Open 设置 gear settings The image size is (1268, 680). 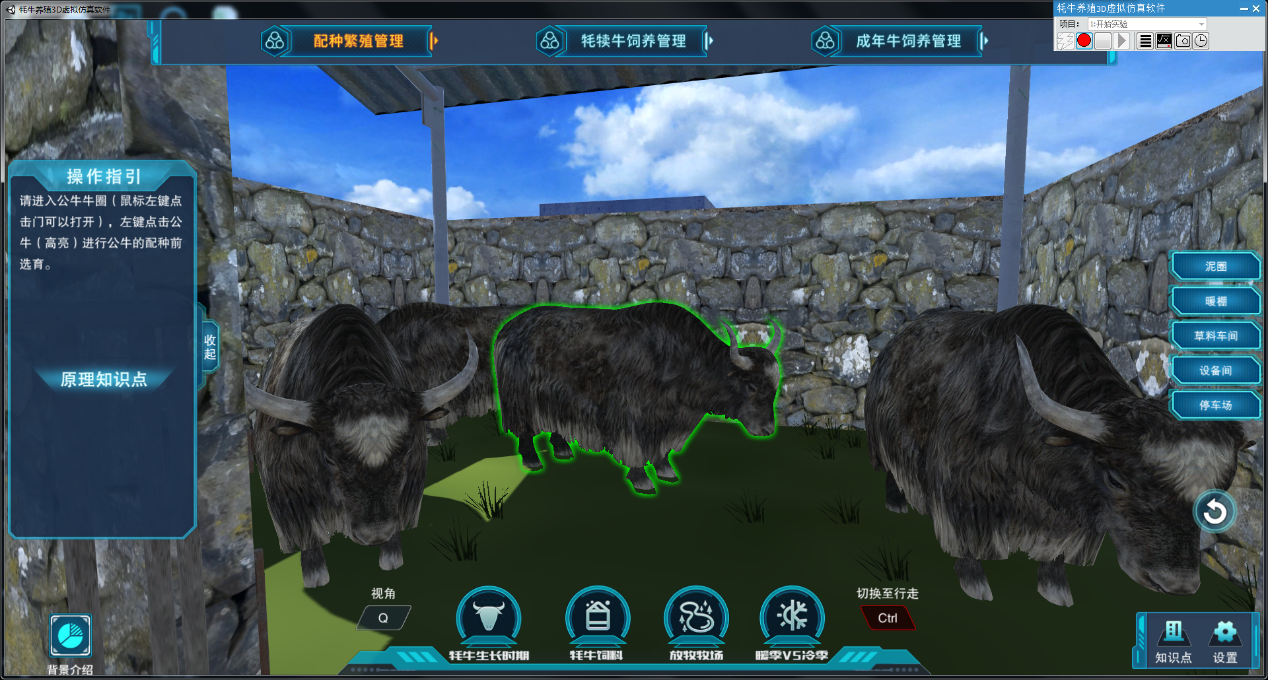[x=1225, y=640]
